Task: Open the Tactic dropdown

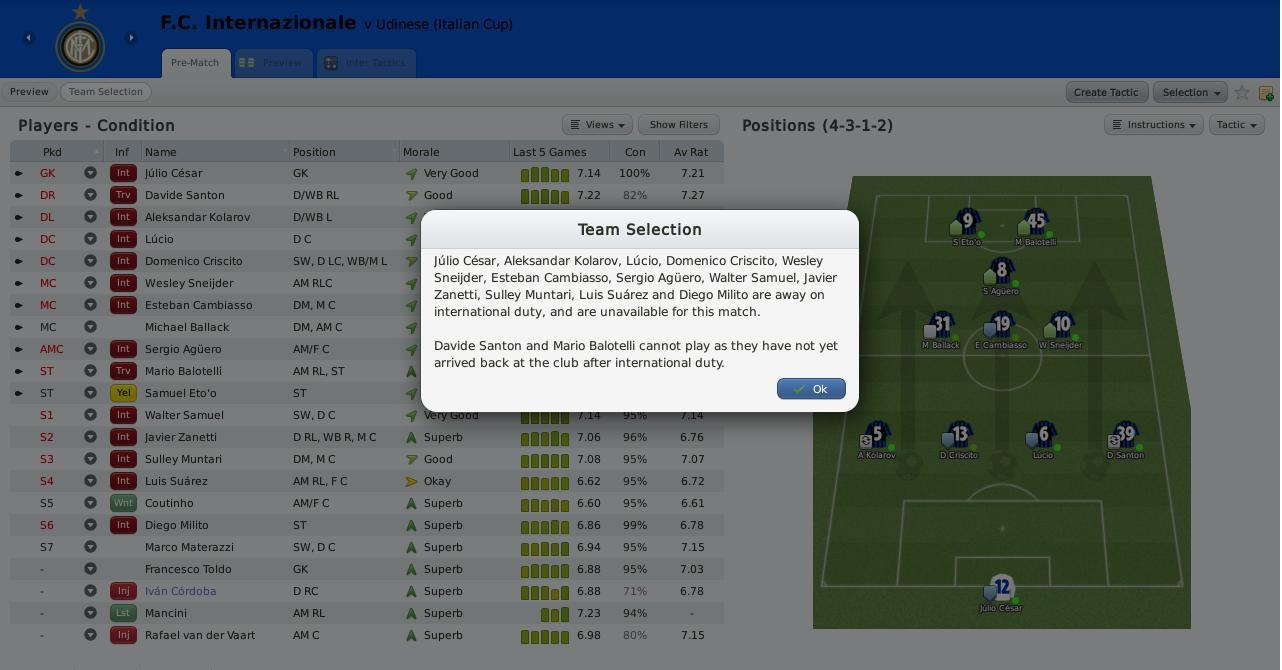Action: pyautogui.click(x=1236, y=125)
